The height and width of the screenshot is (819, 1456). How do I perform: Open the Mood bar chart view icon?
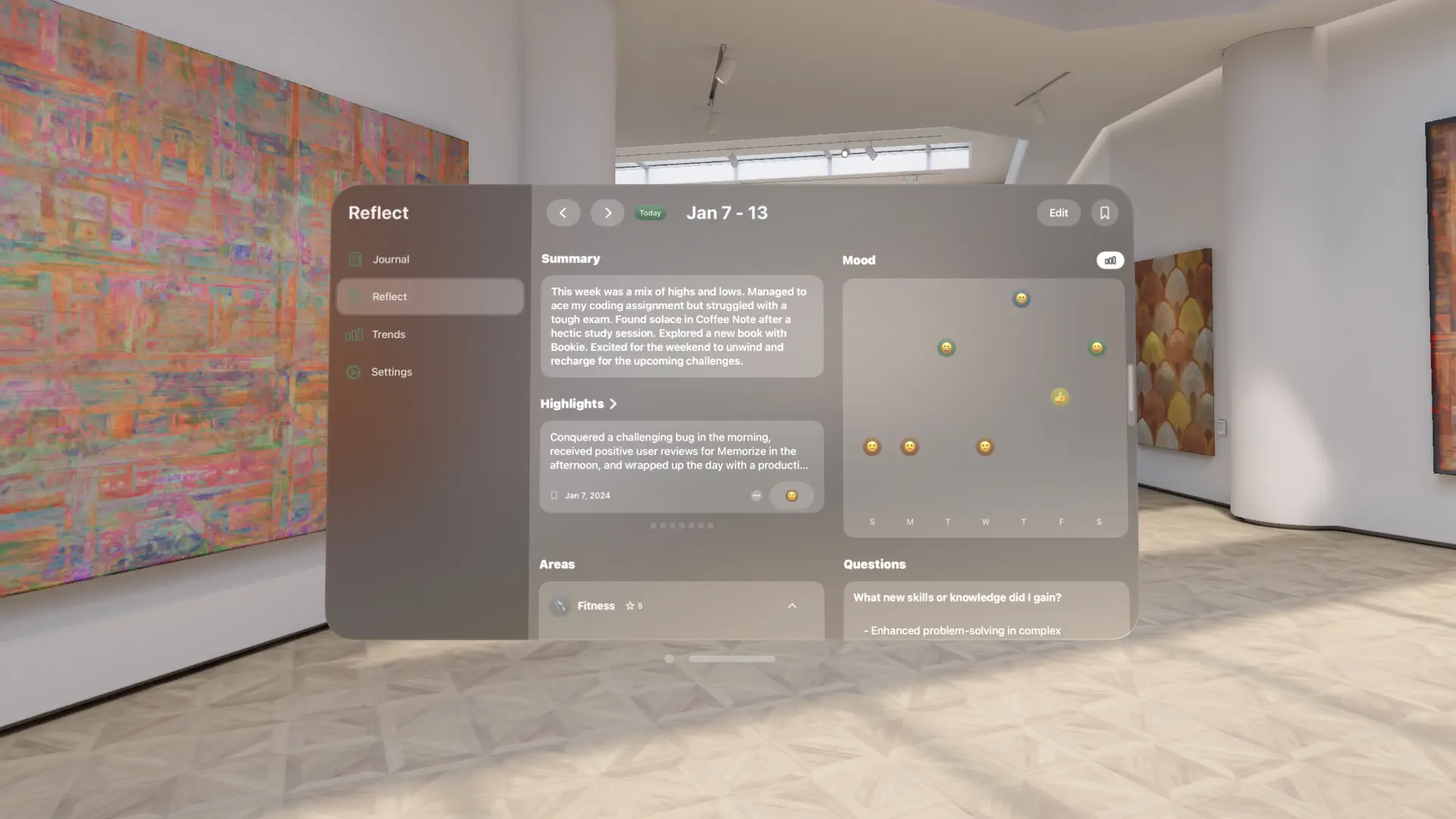point(1109,260)
